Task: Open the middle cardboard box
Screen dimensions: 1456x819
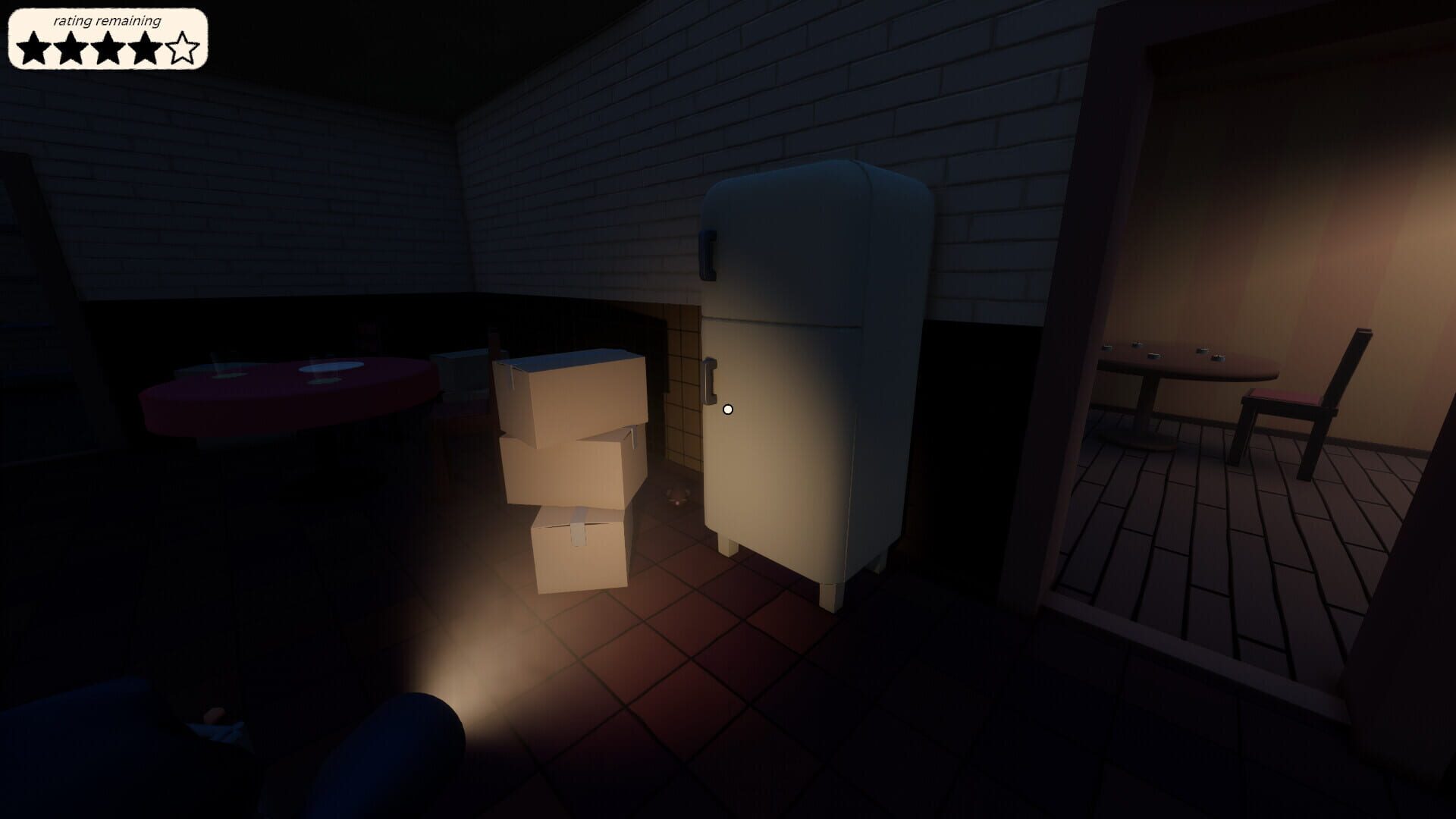Action: pos(565,466)
